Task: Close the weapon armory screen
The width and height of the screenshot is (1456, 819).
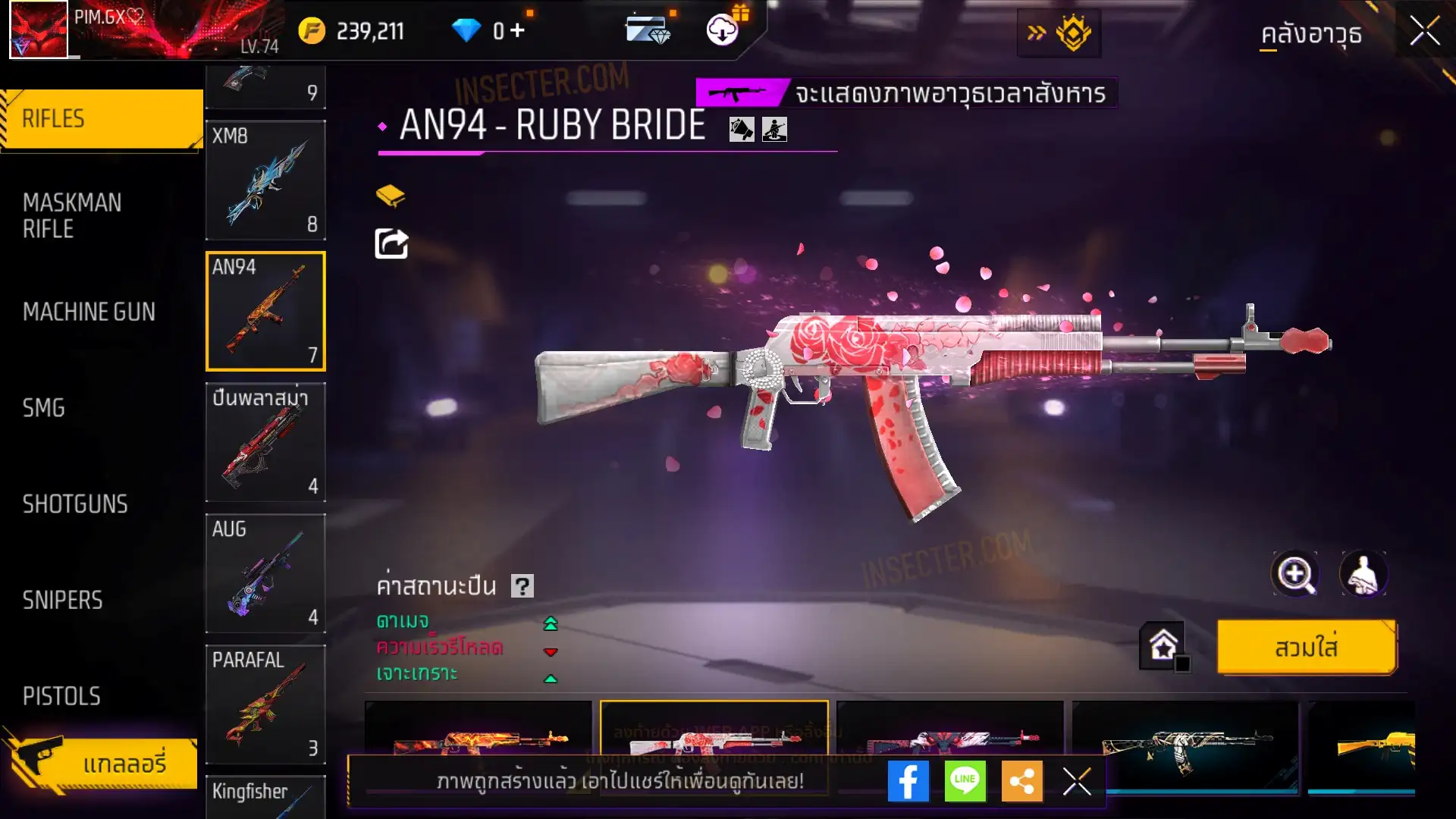Action: pos(1424,32)
